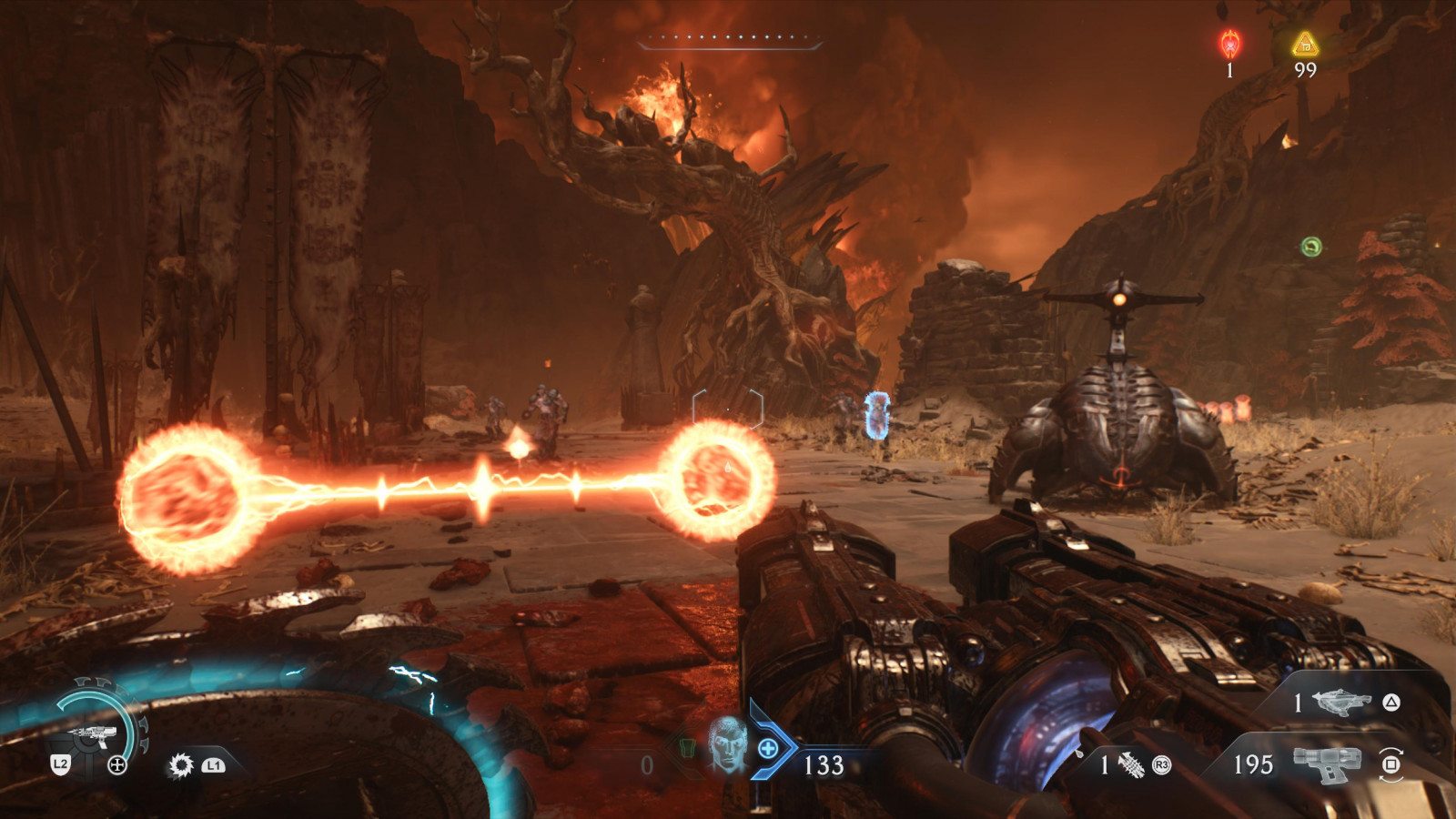Click the green circular objective marker
The width and height of the screenshot is (1456, 819).
1310,247
